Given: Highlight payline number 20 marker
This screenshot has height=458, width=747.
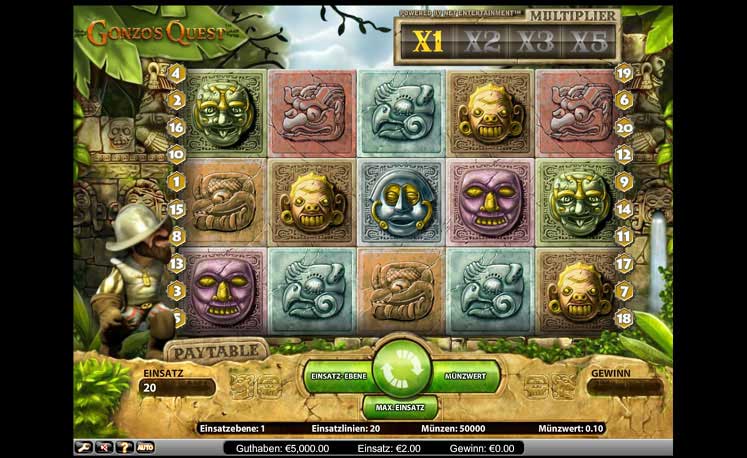Looking at the screenshot, I should pyautogui.click(x=623, y=127).
